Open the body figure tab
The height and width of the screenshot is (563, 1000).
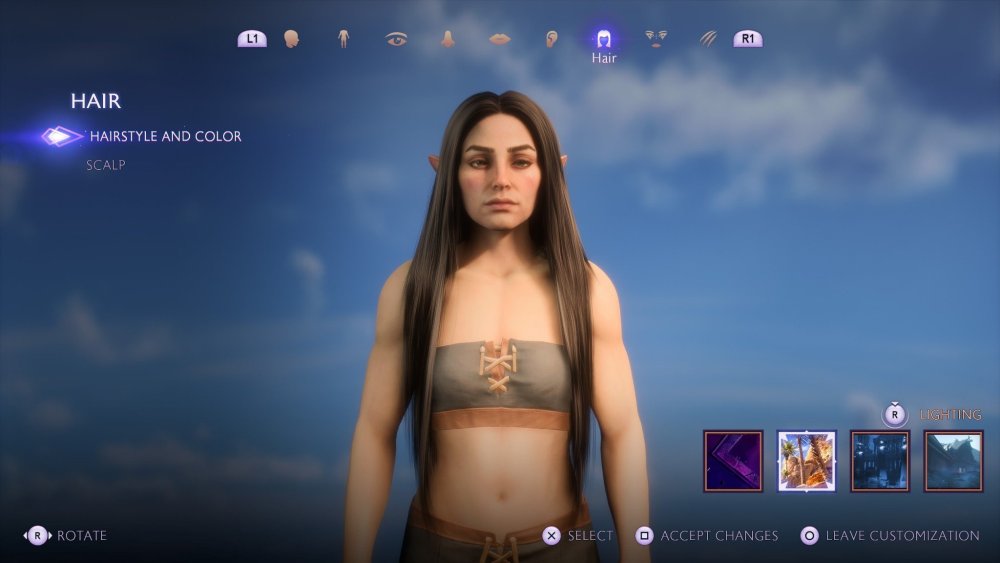343,39
